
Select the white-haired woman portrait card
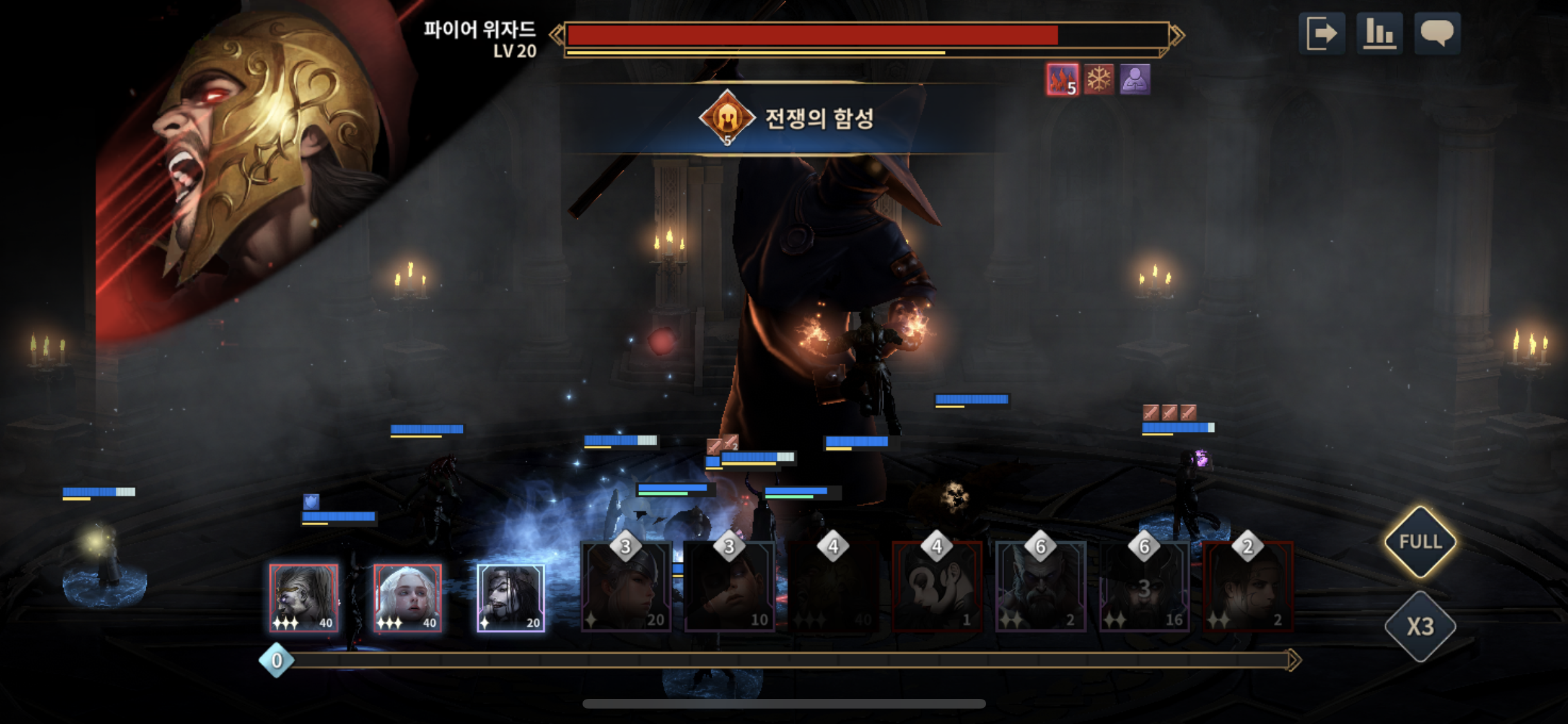407,598
